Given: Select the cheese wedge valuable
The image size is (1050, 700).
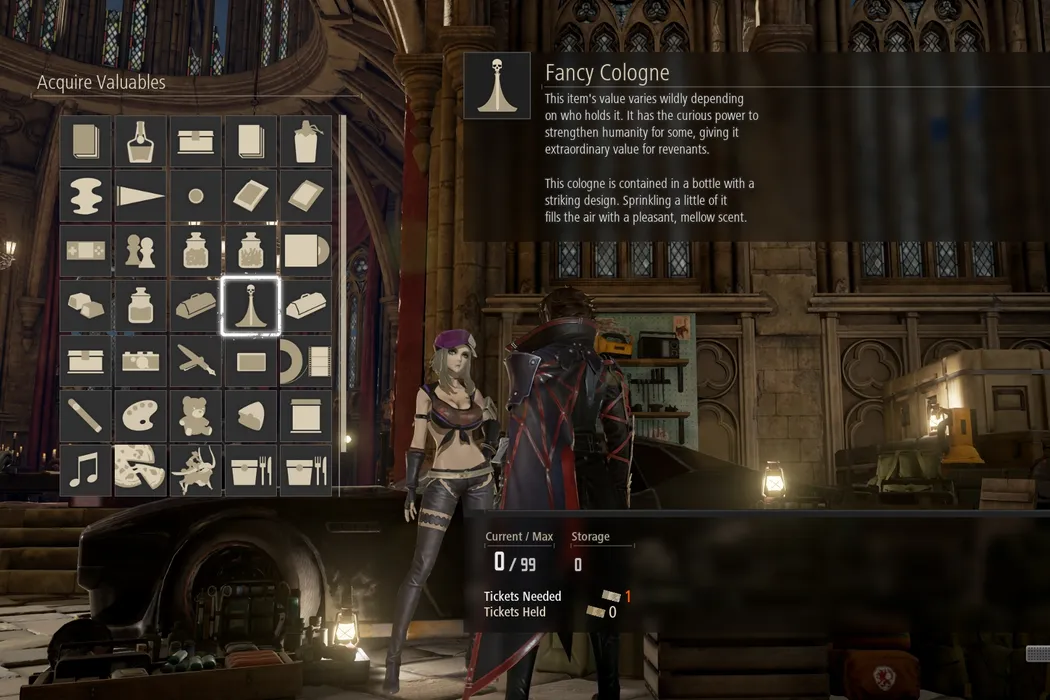Looking at the screenshot, I should tap(250, 415).
